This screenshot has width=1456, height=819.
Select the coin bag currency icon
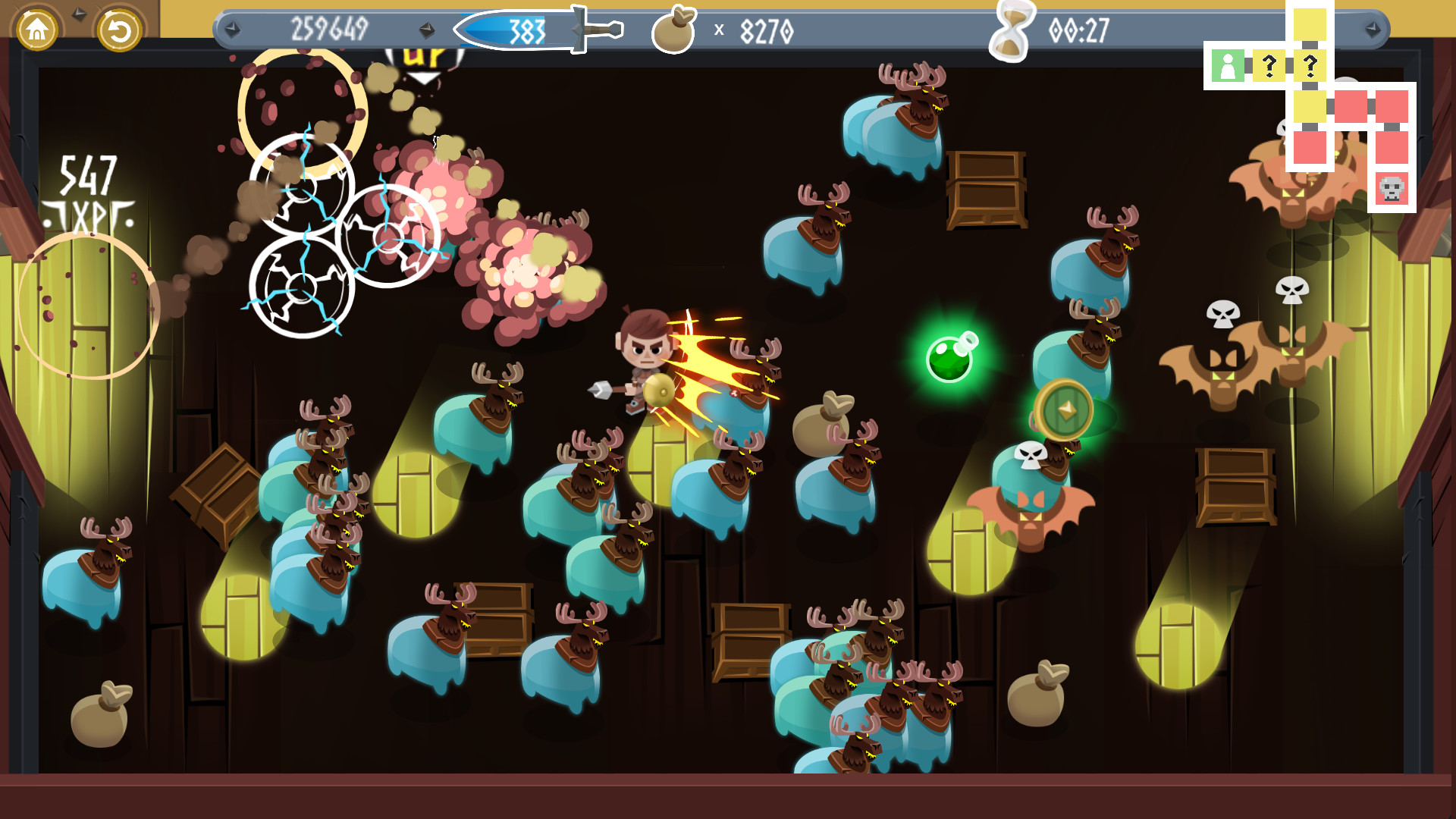675,31
